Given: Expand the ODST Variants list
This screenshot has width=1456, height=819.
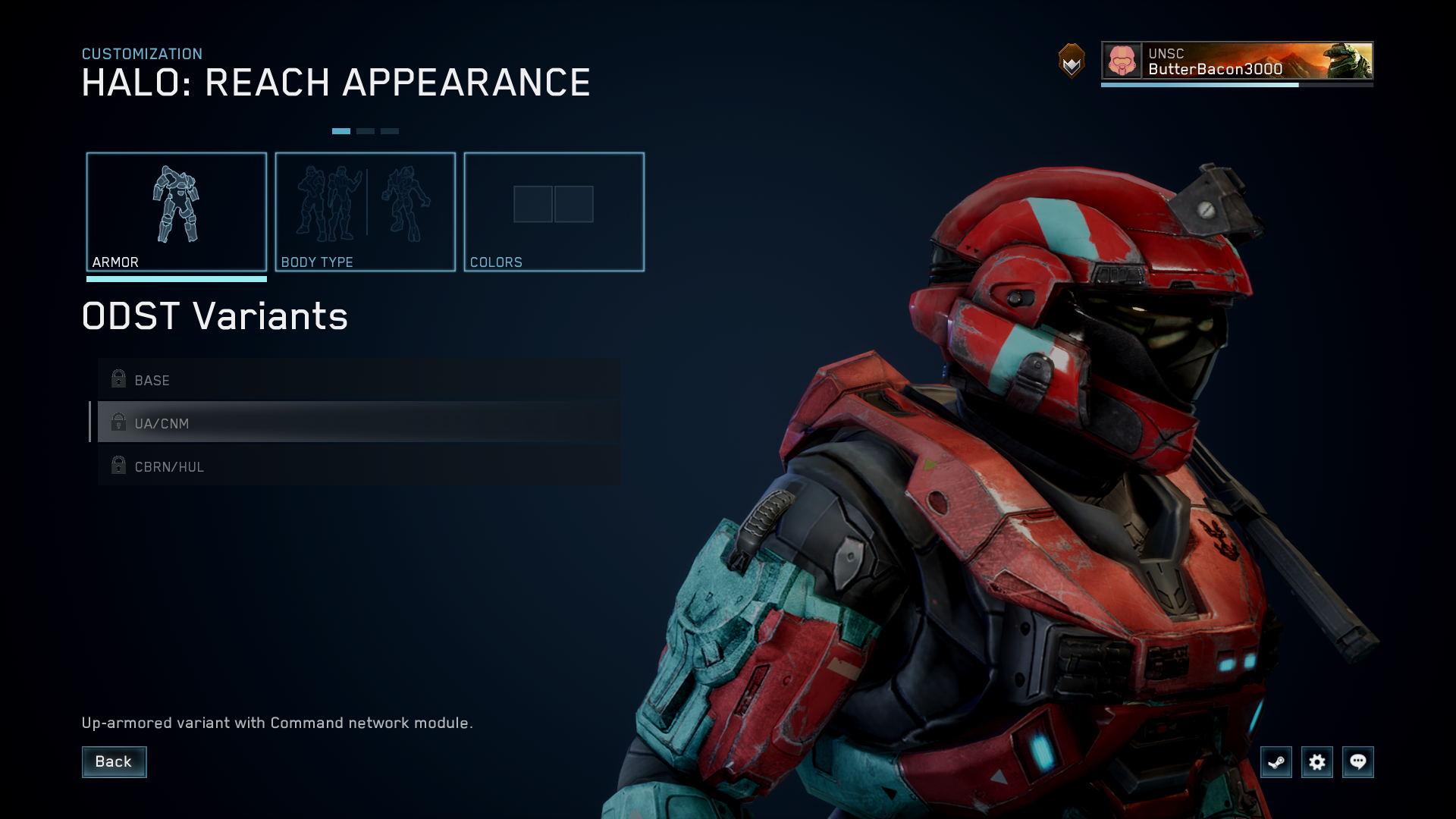Looking at the screenshot, I should point(215,317).
